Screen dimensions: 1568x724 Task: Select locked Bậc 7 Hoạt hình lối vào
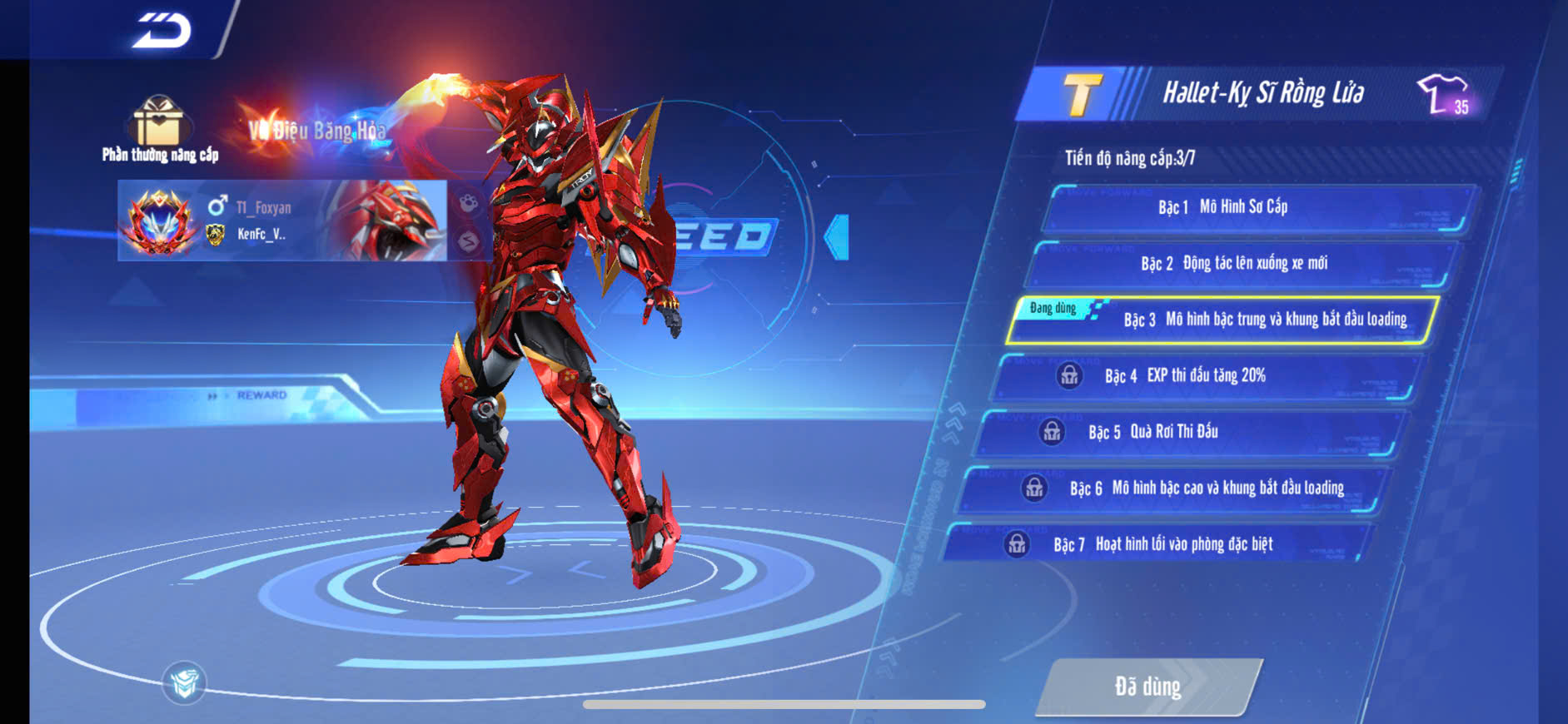(x=1157, y=544)
